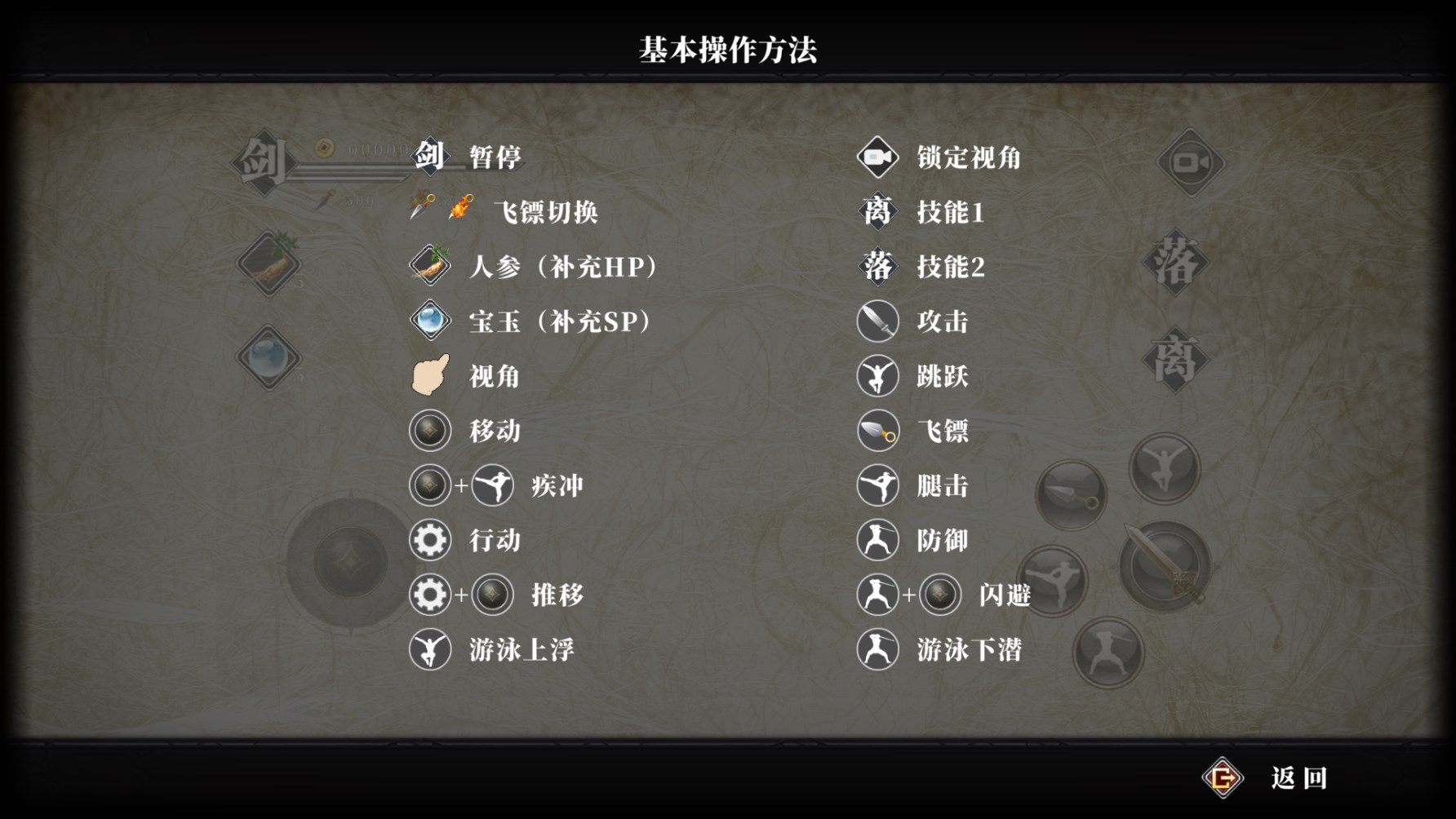Click the ginseng 人参 HP recovery icon
This screenshot has height=819, width=1456.
(x=429, y=266)
